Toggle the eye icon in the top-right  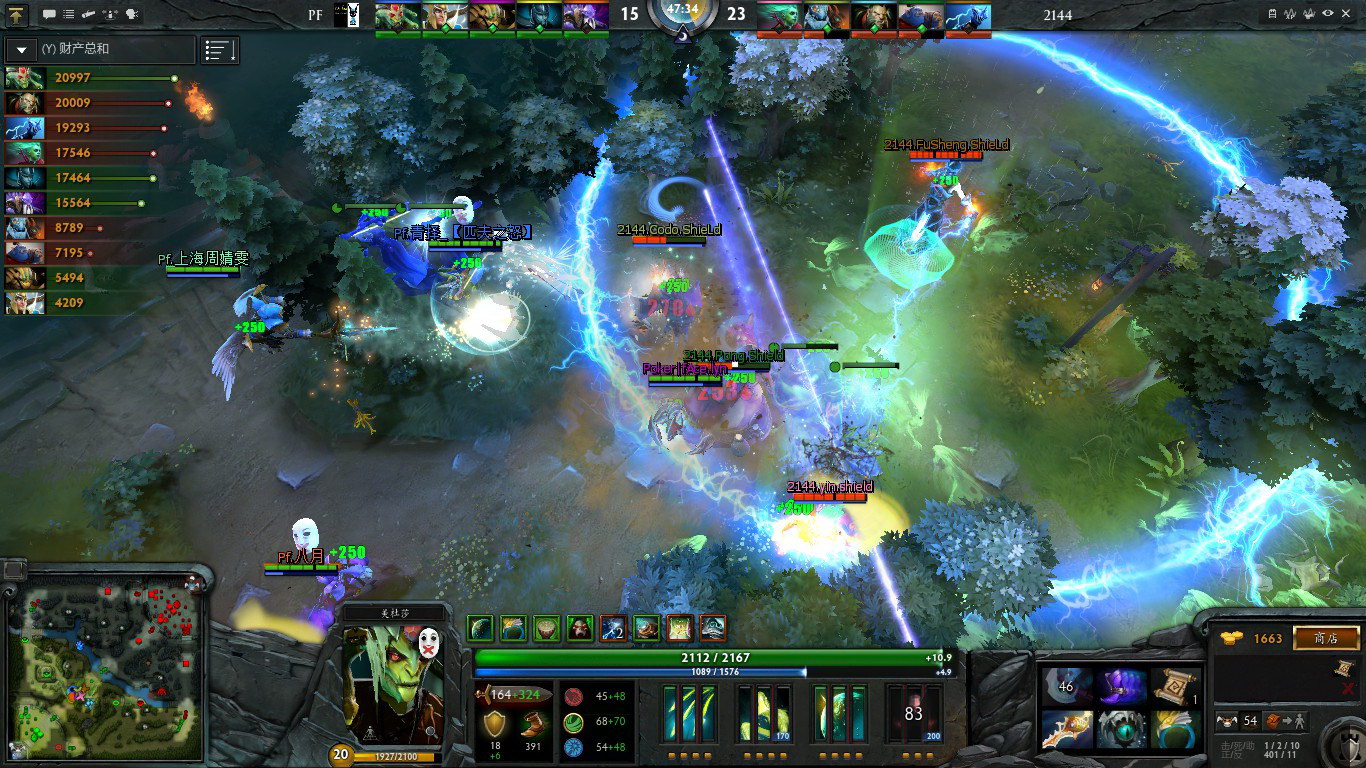coord(1328,14)
